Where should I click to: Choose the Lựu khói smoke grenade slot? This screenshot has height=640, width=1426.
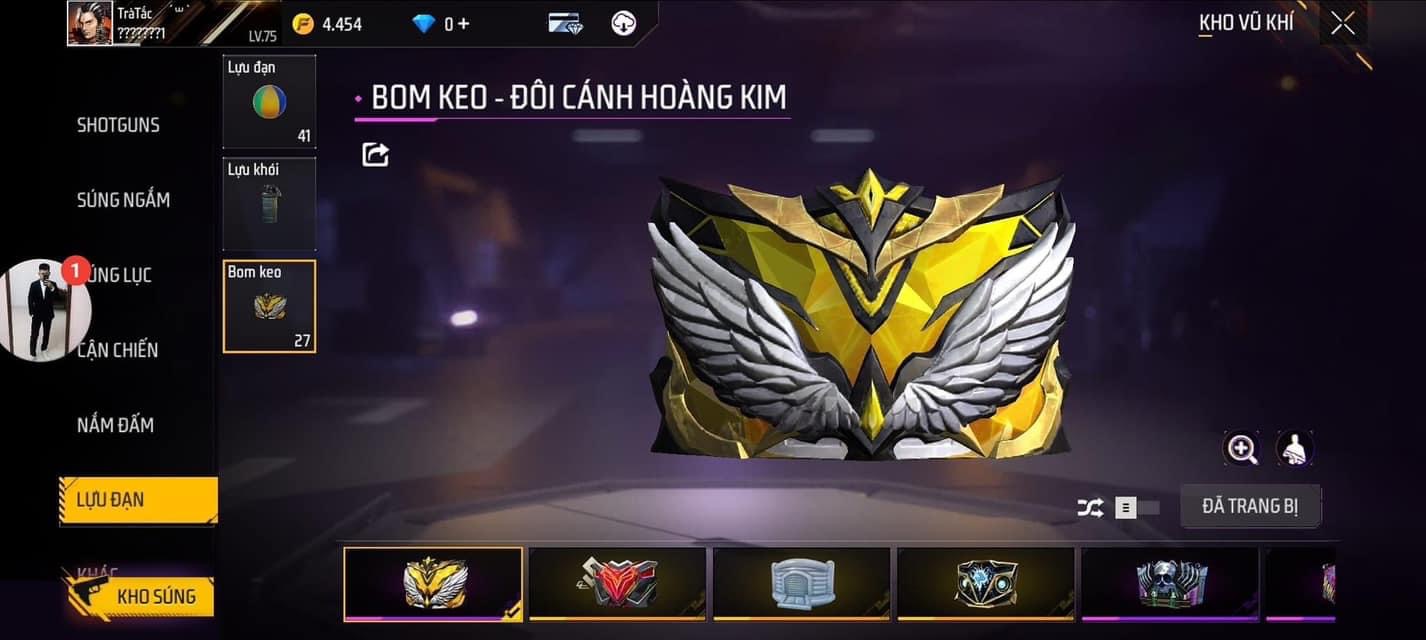click(x=269, y=203)
